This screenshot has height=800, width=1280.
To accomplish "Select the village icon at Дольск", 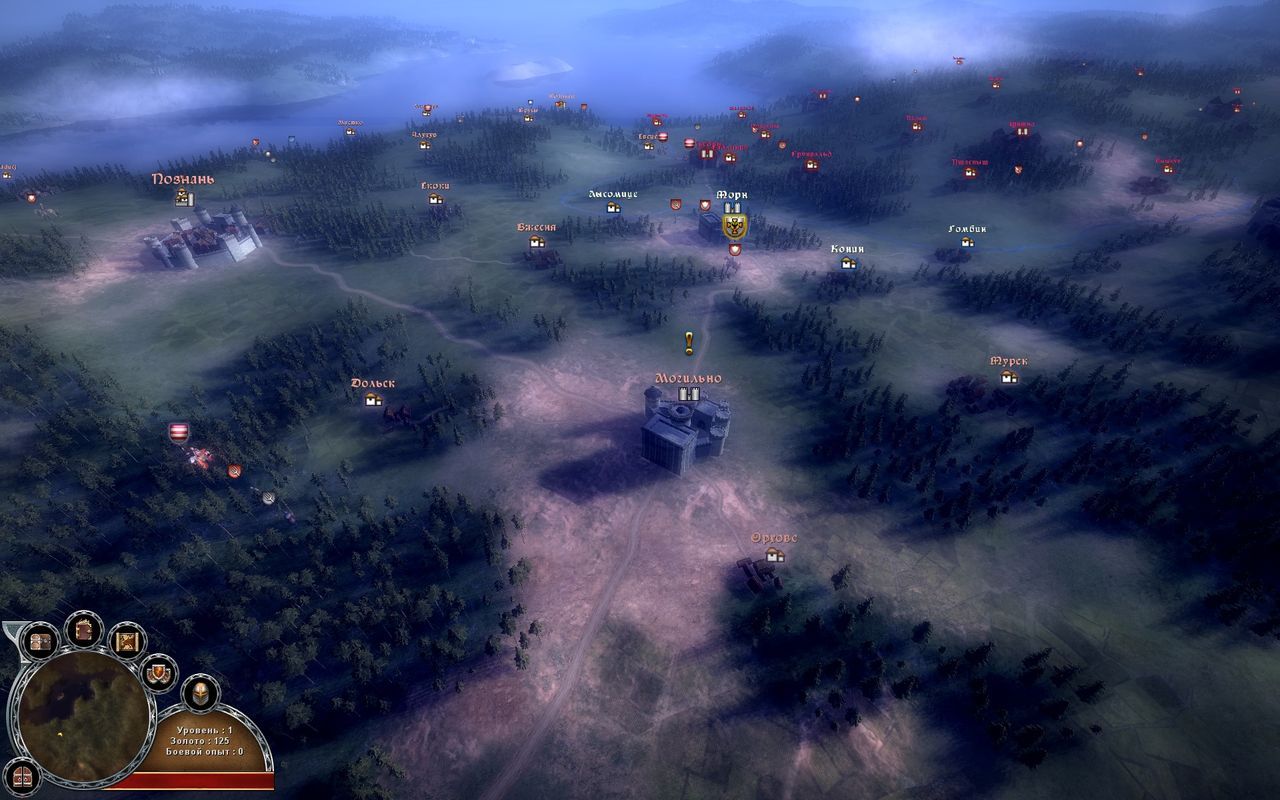I will click(375, 400).
